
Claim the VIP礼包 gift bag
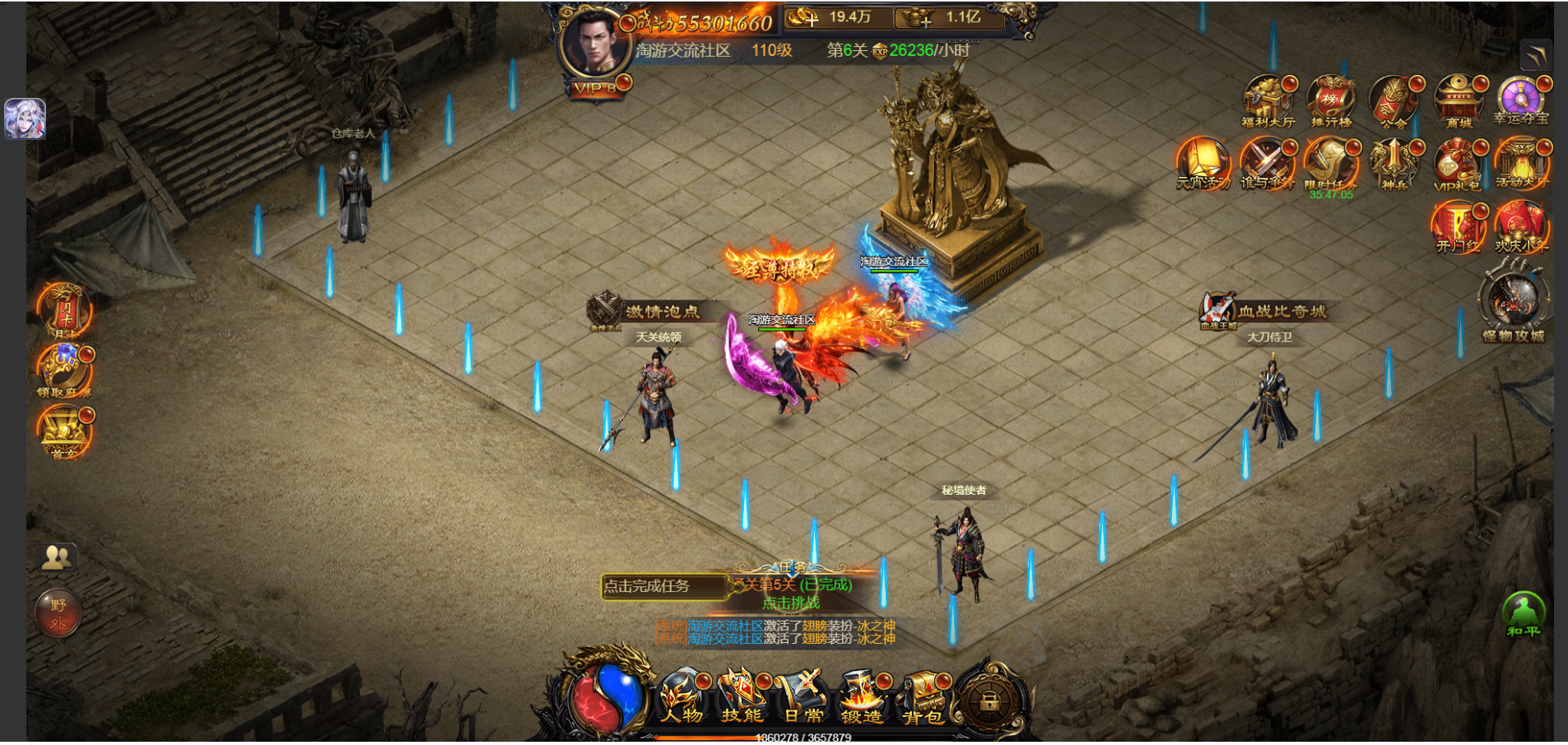[1458, 165]
